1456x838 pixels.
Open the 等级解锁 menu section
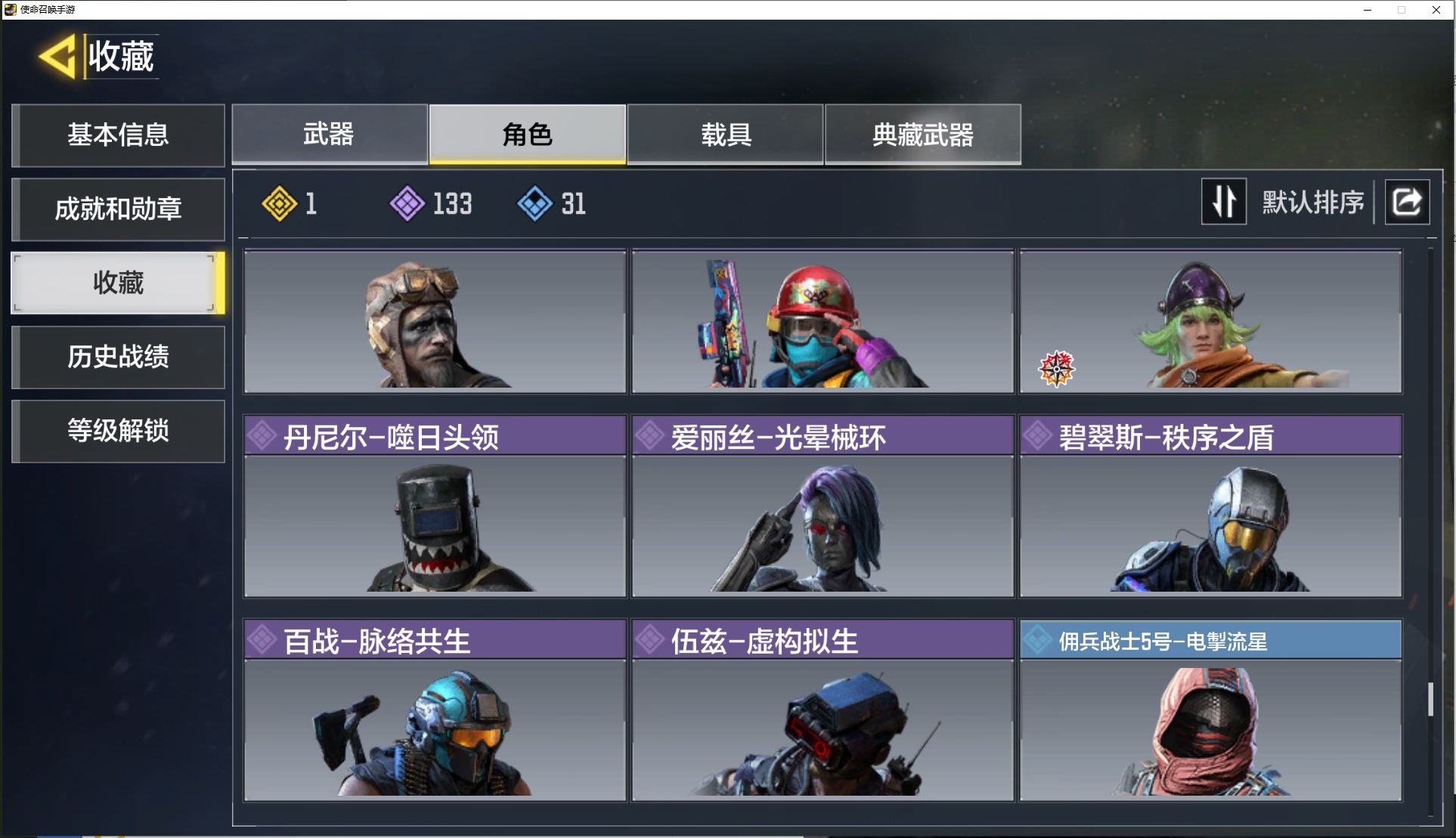click(118, 431)
